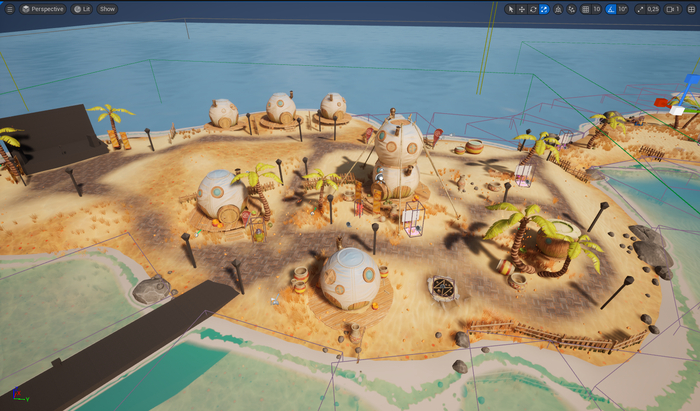Toggle scale snapping icon
The width and height of the screenshot is (700, 411).
[640, 9]
